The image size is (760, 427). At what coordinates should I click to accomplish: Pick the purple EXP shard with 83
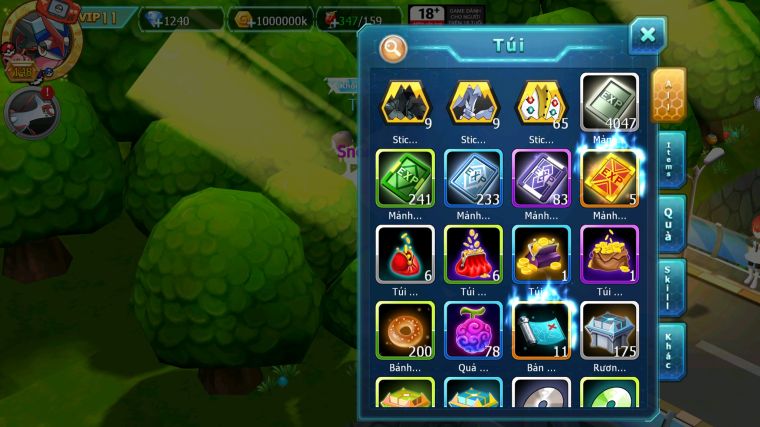coord(541,178)
